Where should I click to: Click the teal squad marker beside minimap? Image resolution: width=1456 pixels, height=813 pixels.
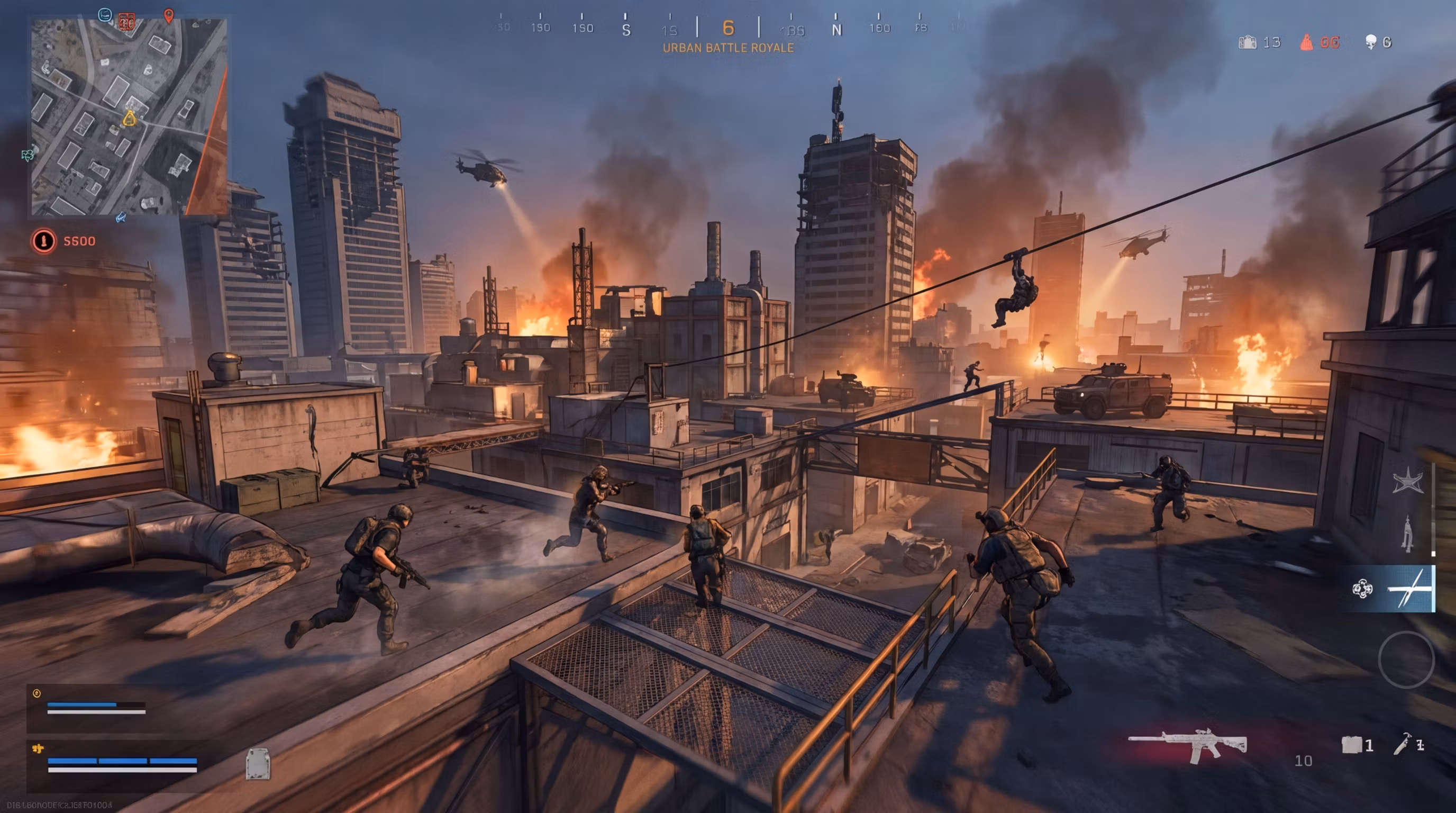[x=27, y=155]
